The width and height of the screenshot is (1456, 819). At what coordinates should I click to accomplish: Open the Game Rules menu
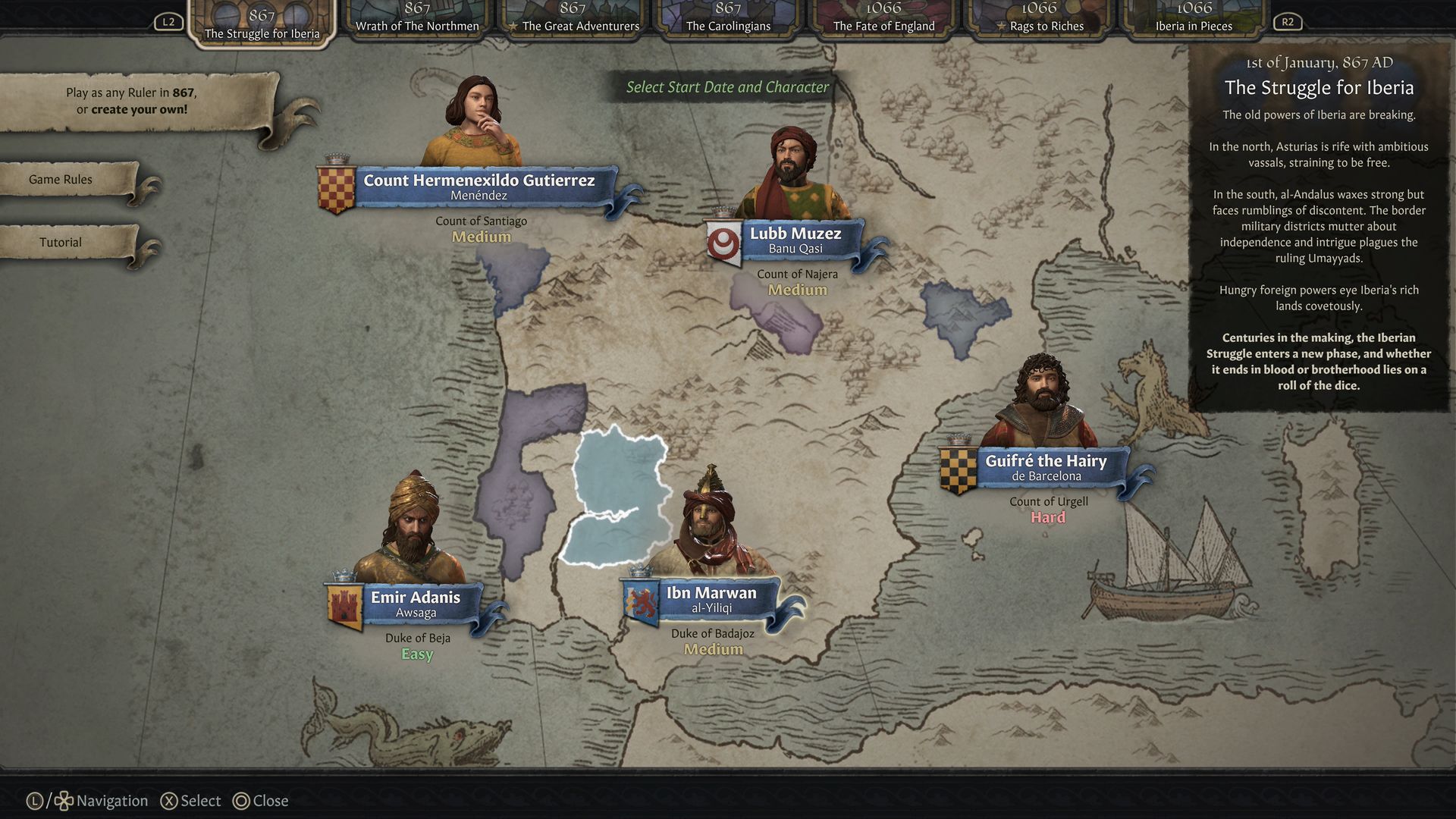(x=61, y=180)
